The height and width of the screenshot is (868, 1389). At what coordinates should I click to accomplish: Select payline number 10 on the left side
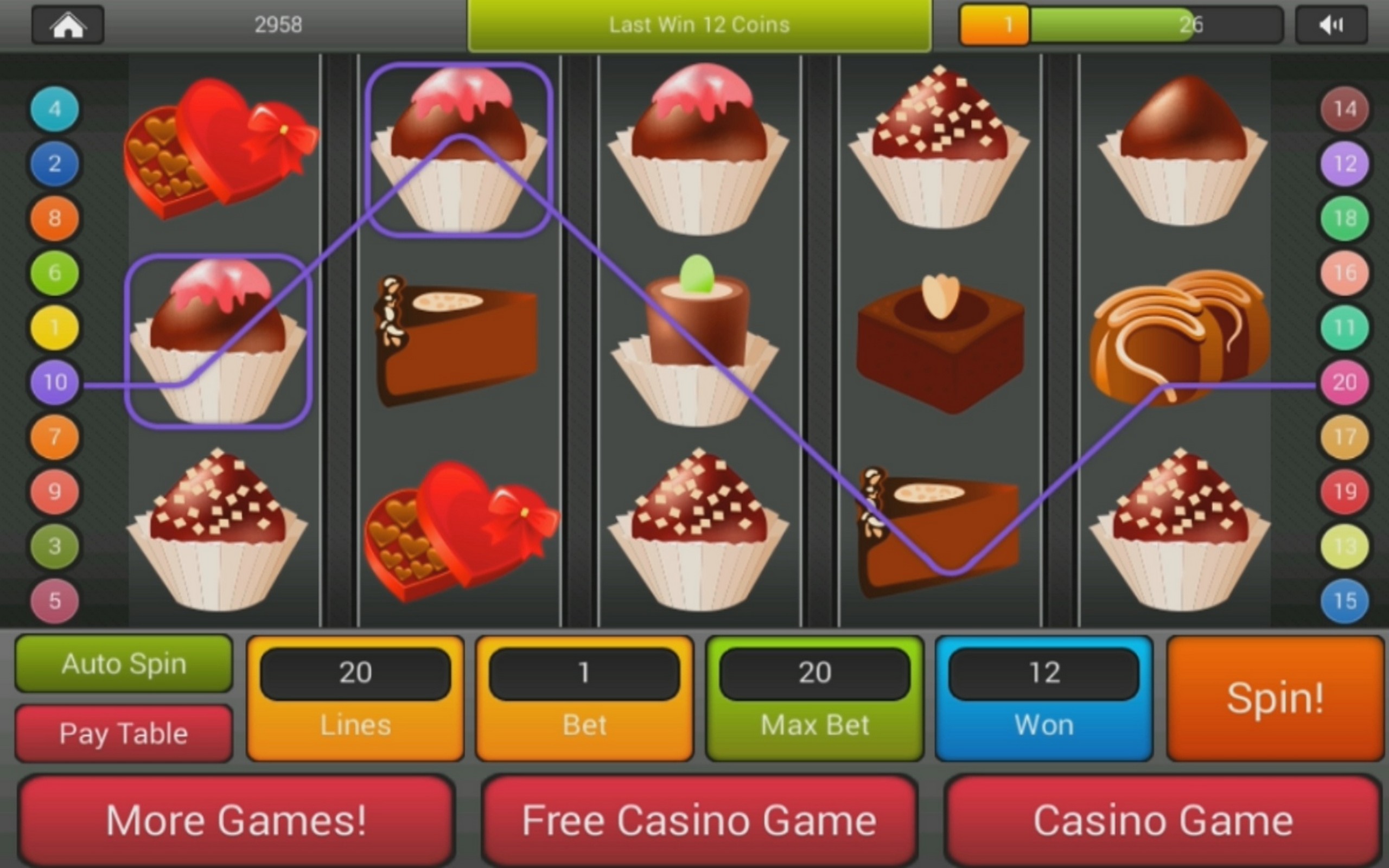54,382
